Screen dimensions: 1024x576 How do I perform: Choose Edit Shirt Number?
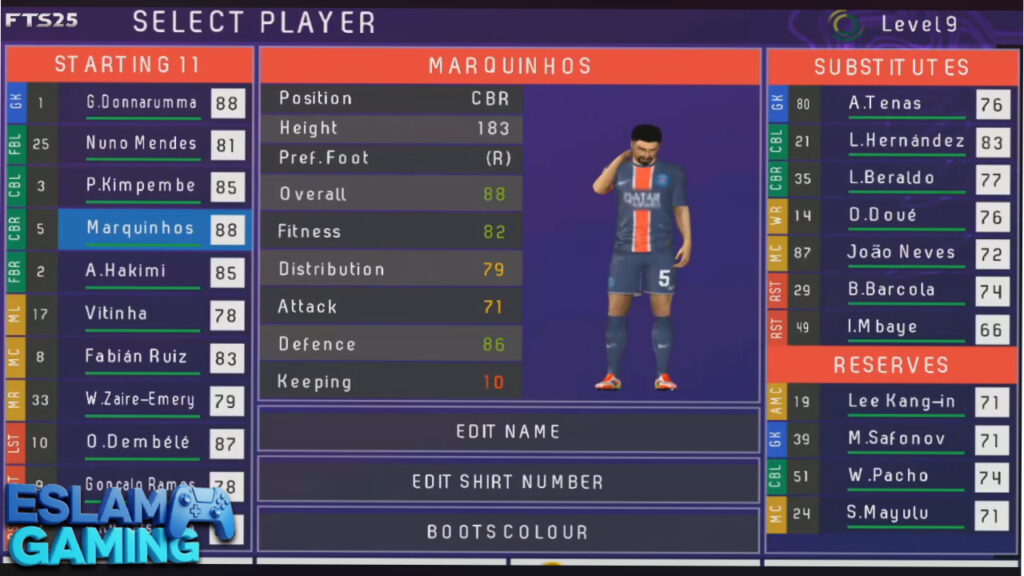pyautogui.click(x=508, y=482)
